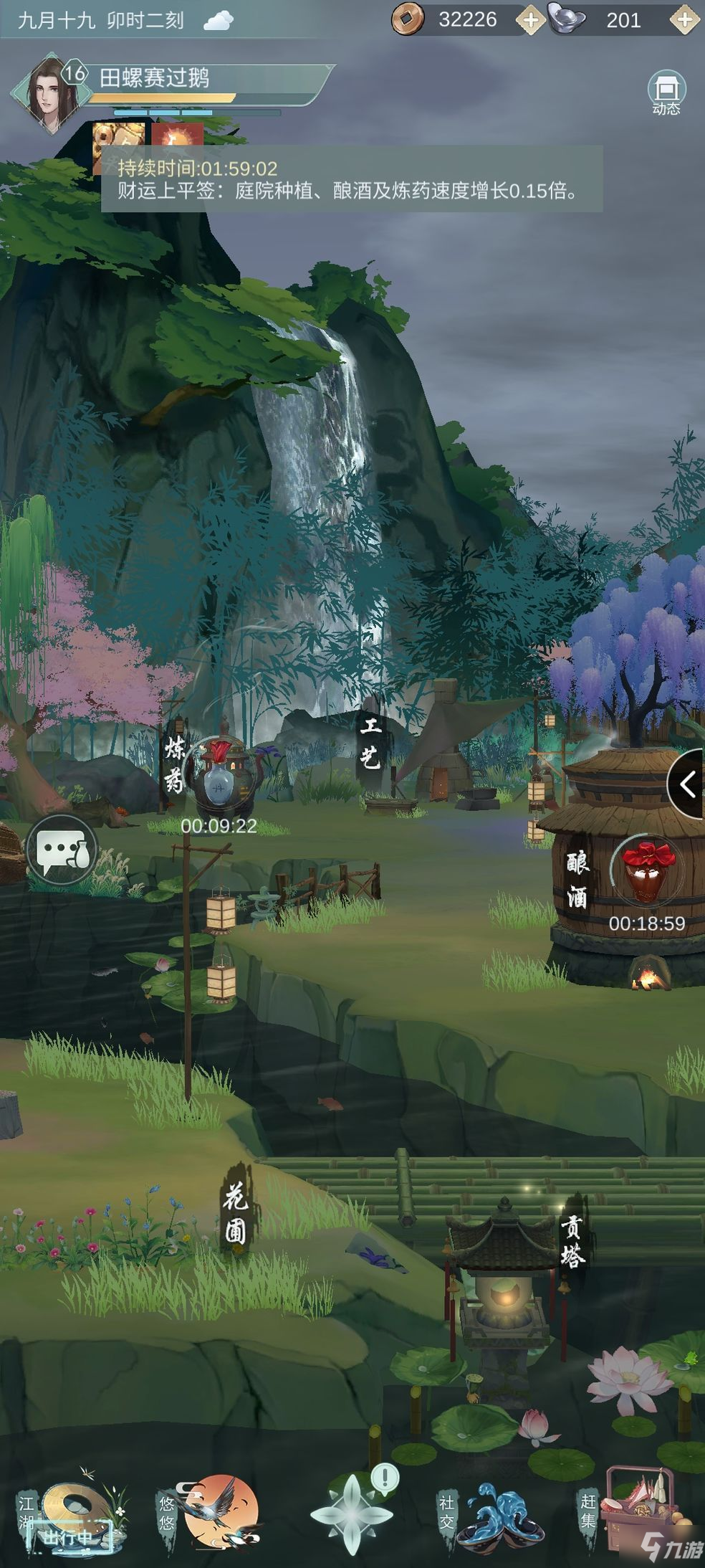Expand the side panel arrow
The height and width of the screenshot is (1568, 705).
[x=686, y=784]
